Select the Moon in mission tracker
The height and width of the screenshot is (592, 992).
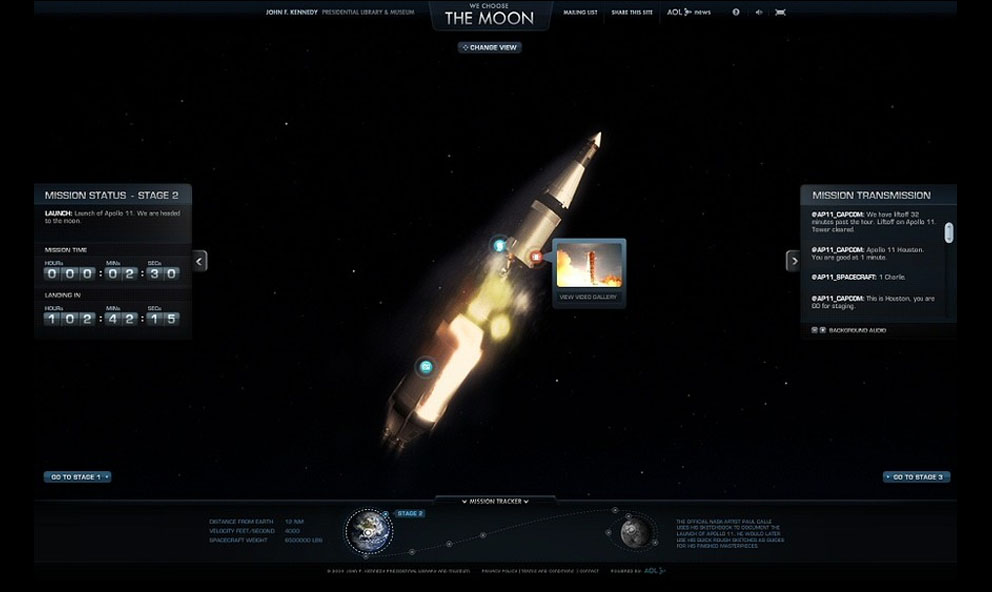click(x=633, y=532)
